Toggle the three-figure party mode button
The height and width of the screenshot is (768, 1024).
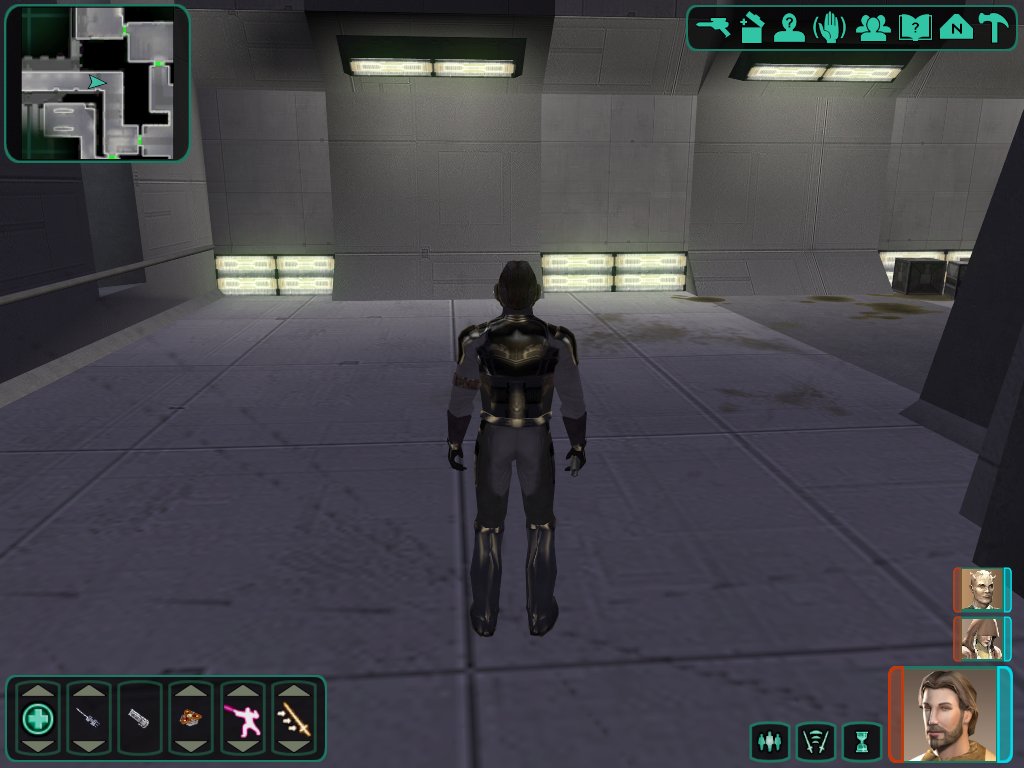[x=769, y=742]
